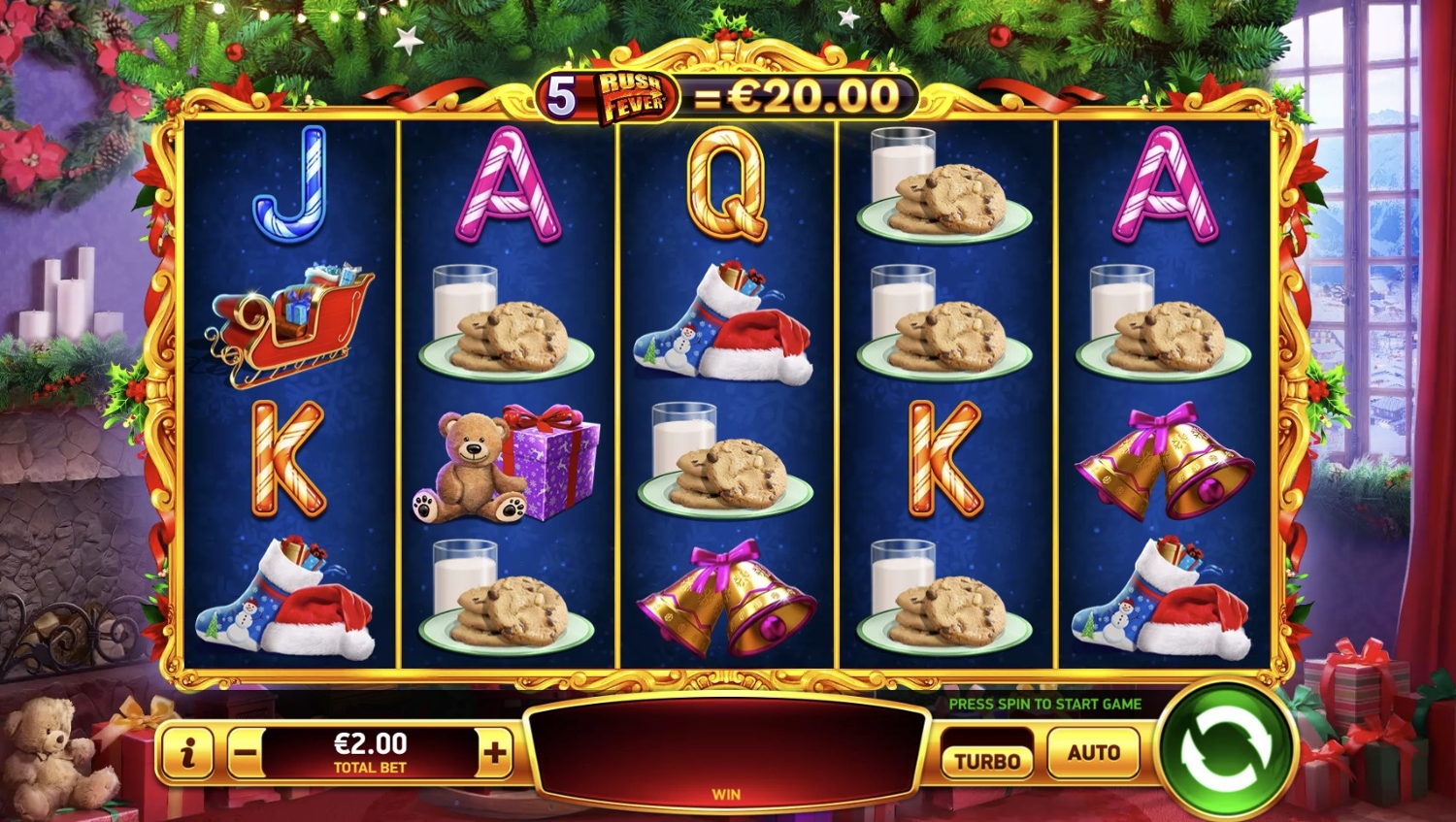The image size is (1456, 822).
Task: Enable Turbo spin mode
Action: click(x=987, y=760)
